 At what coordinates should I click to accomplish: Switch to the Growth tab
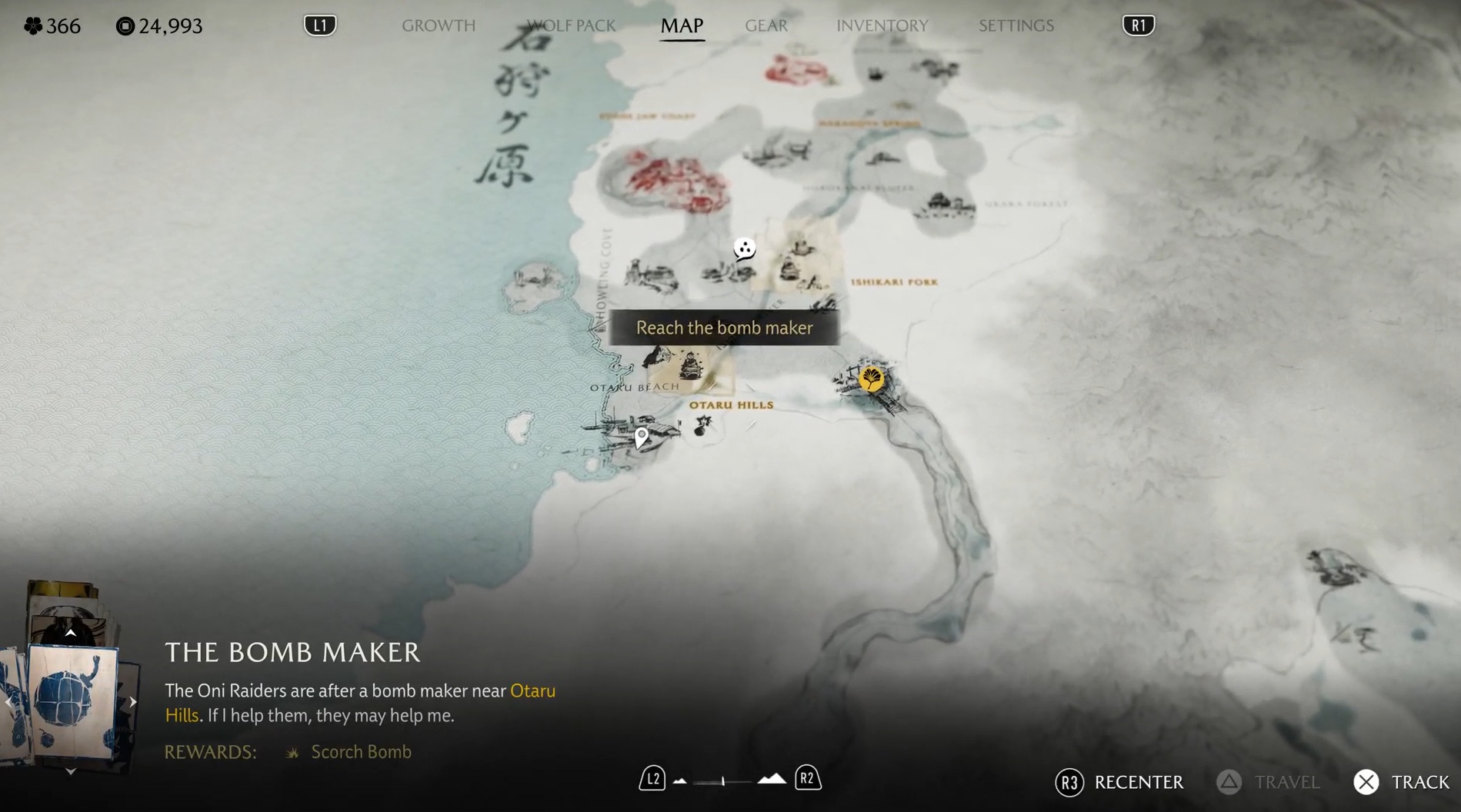439,25
